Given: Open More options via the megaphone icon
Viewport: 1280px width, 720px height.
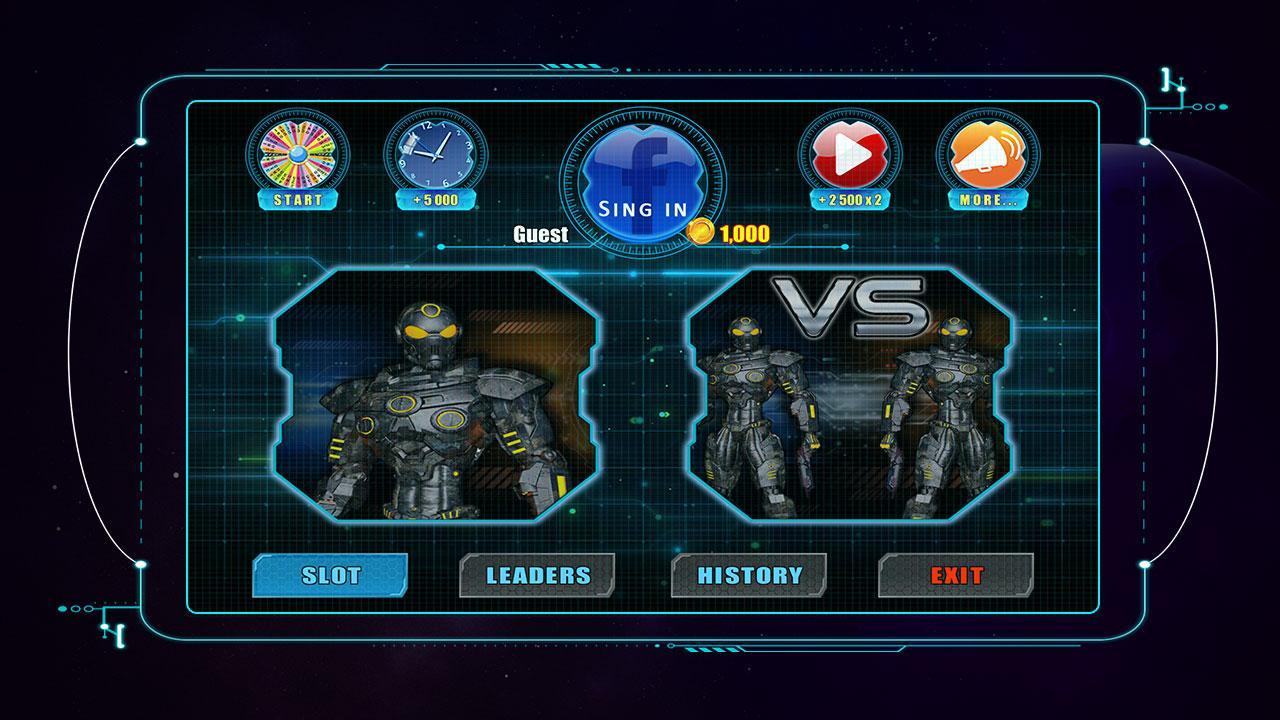Looking at the screenshot, I should pos(988,152).
